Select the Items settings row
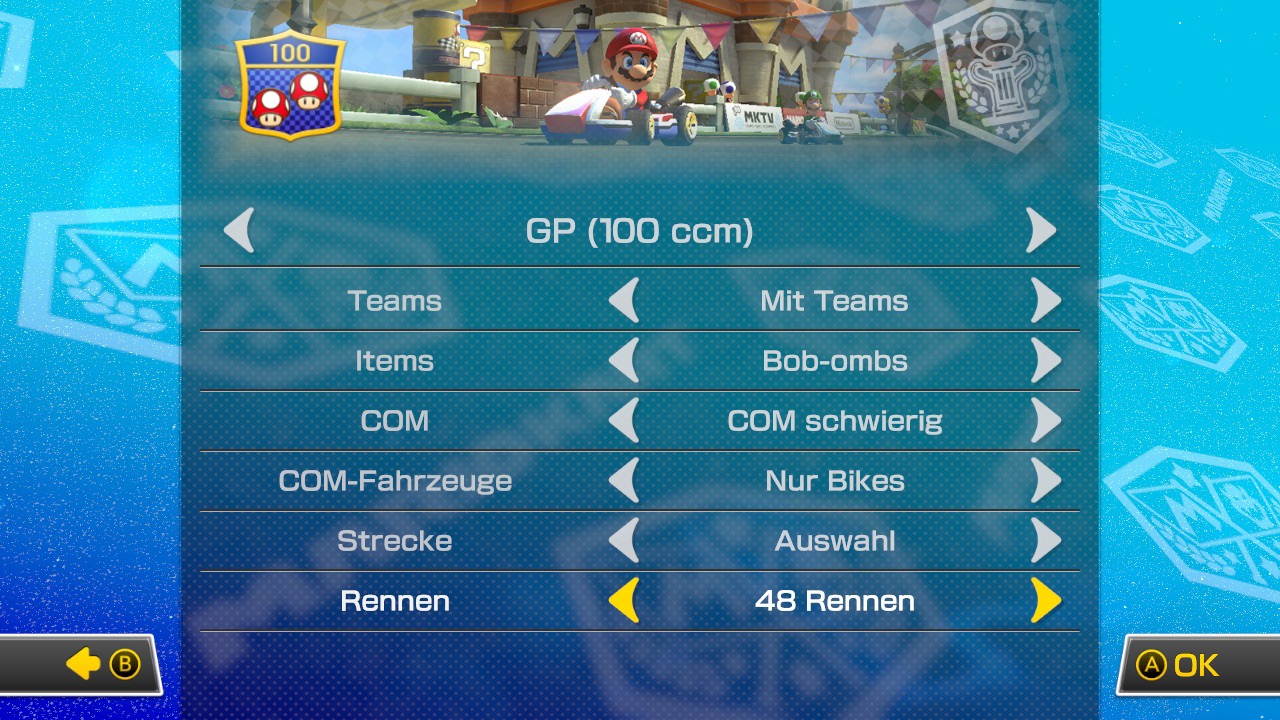1280x720 pixels. [394, 360]
